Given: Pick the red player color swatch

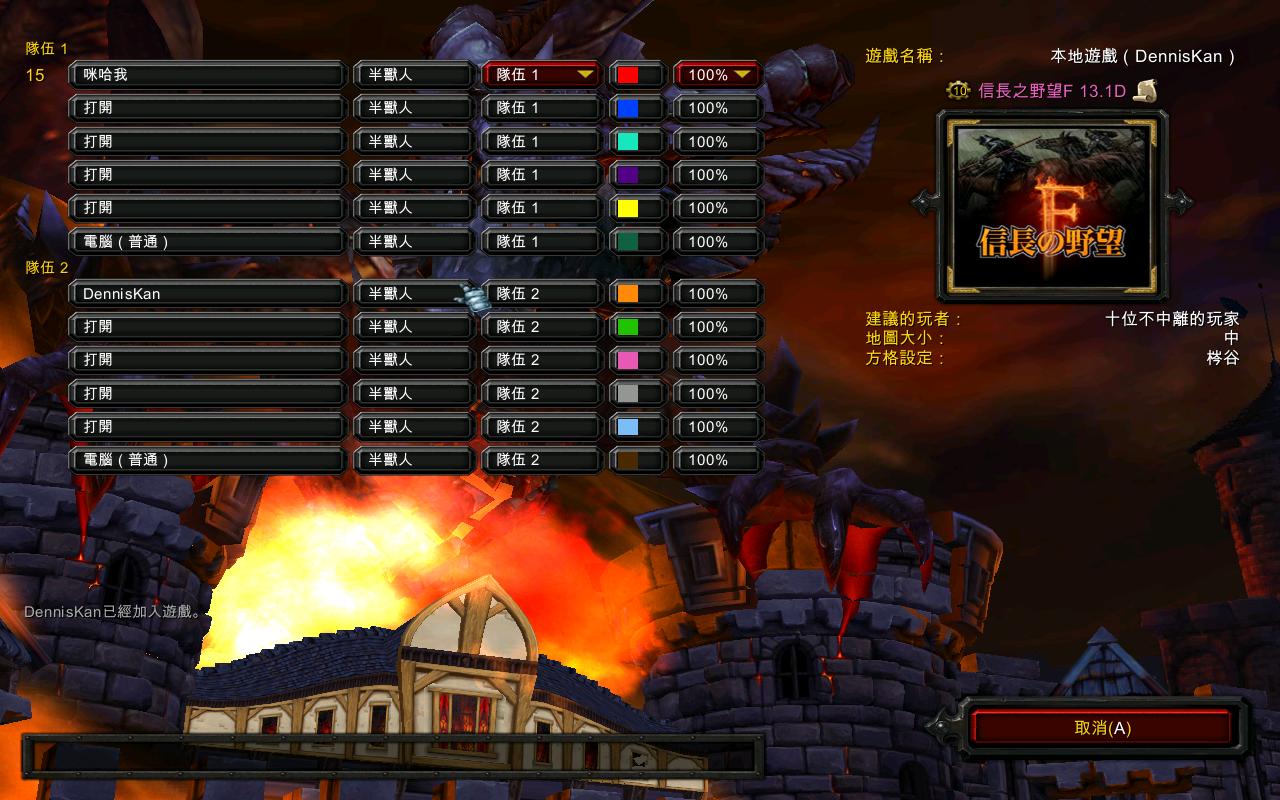Looking at the screenshot, I should [628, 75].
